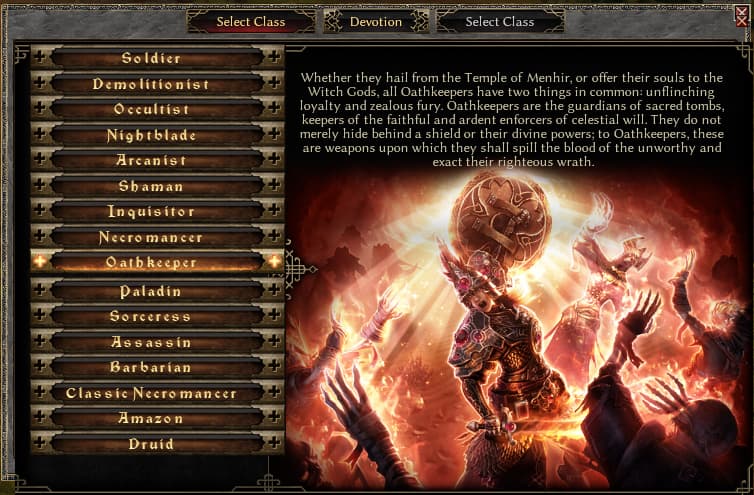The image size is (754, 495).
Task: Pick the Assassin class
Action: [152, 342]
